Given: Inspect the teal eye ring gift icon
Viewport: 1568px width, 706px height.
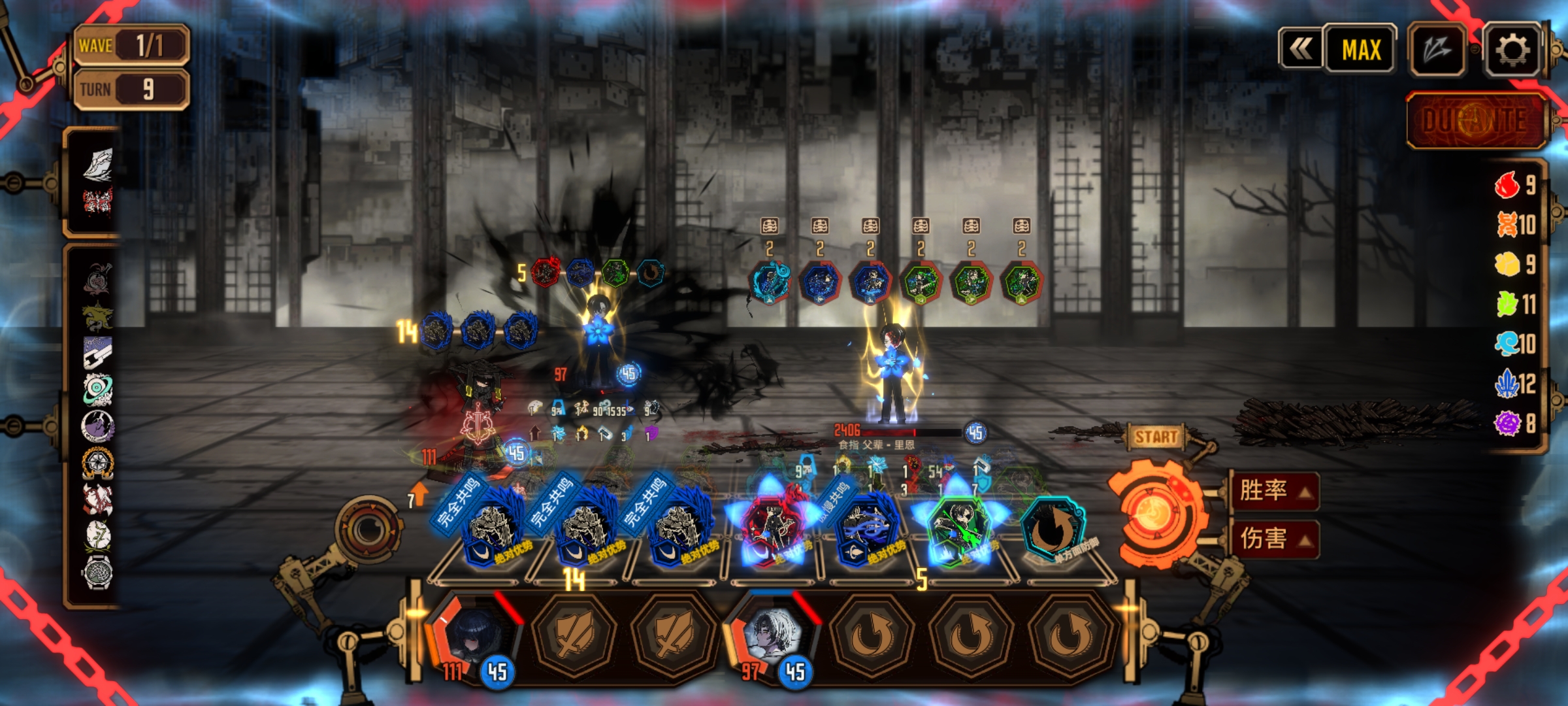Looking at the screenshot, I should pos(98,390).
